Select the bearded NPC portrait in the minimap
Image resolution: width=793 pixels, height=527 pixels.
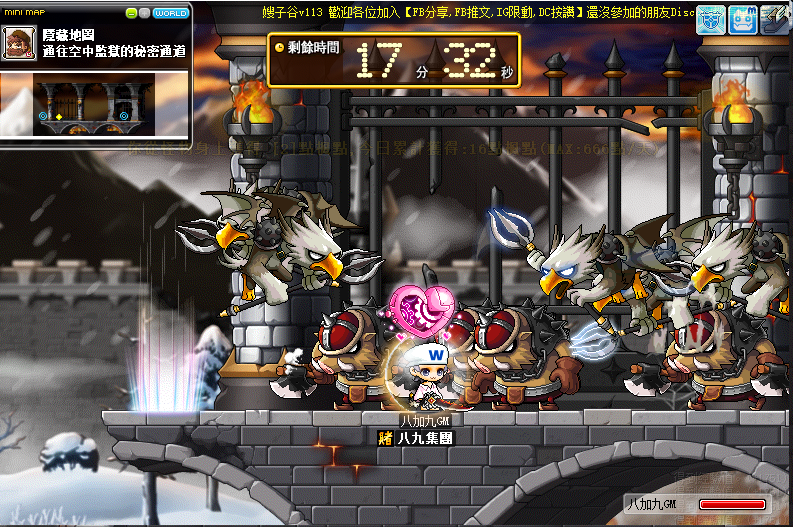tap(17, 44)
